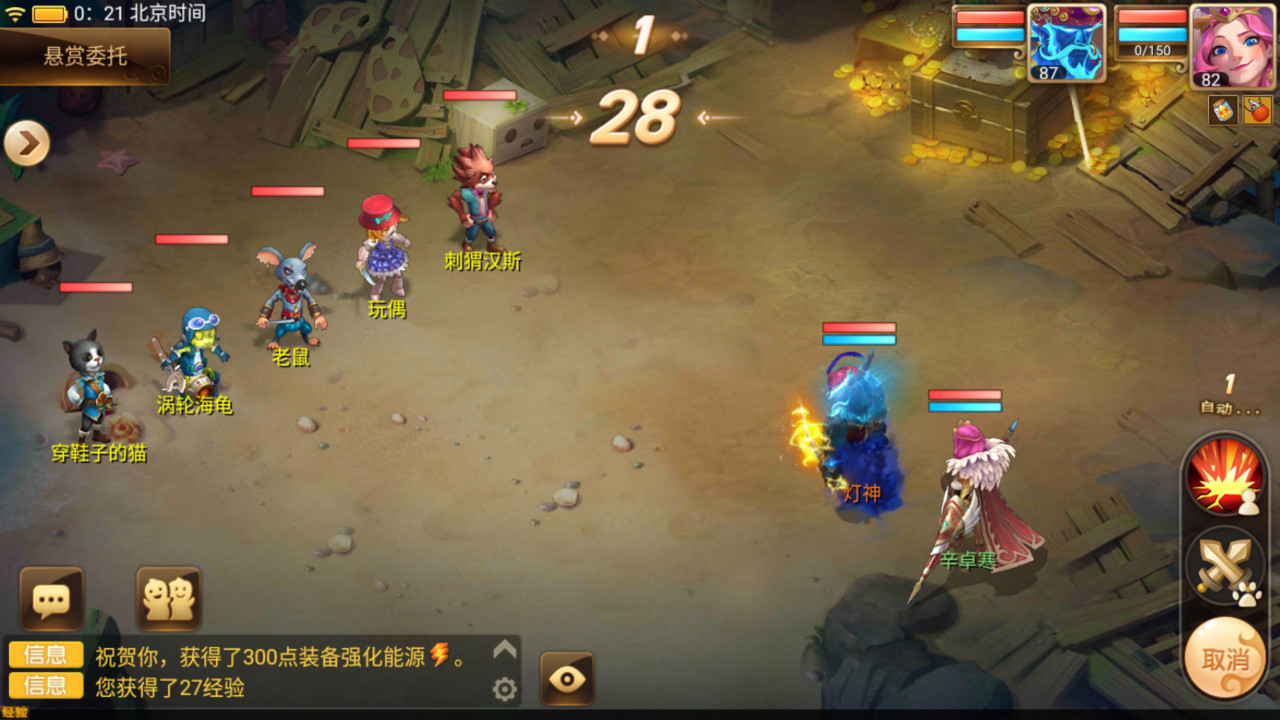The width and height of the screenshot is (1280, 720).
Task: Open friends panel with the twin ghosts icon
Action: [x=168, y=597]
